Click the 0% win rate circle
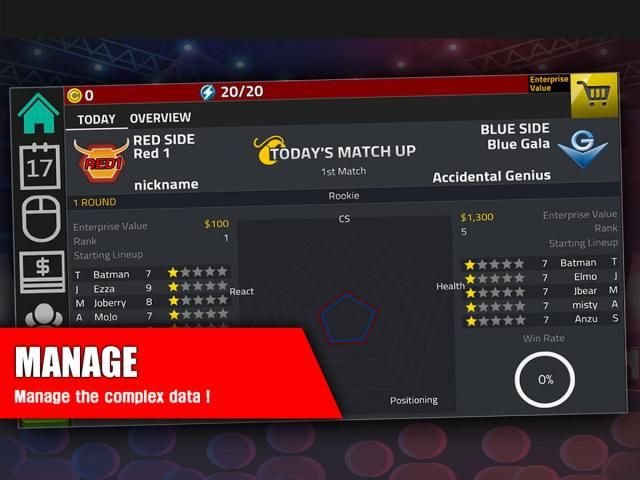Image resolution: width=640 pixels, height=480 pixels. point(546,380)
